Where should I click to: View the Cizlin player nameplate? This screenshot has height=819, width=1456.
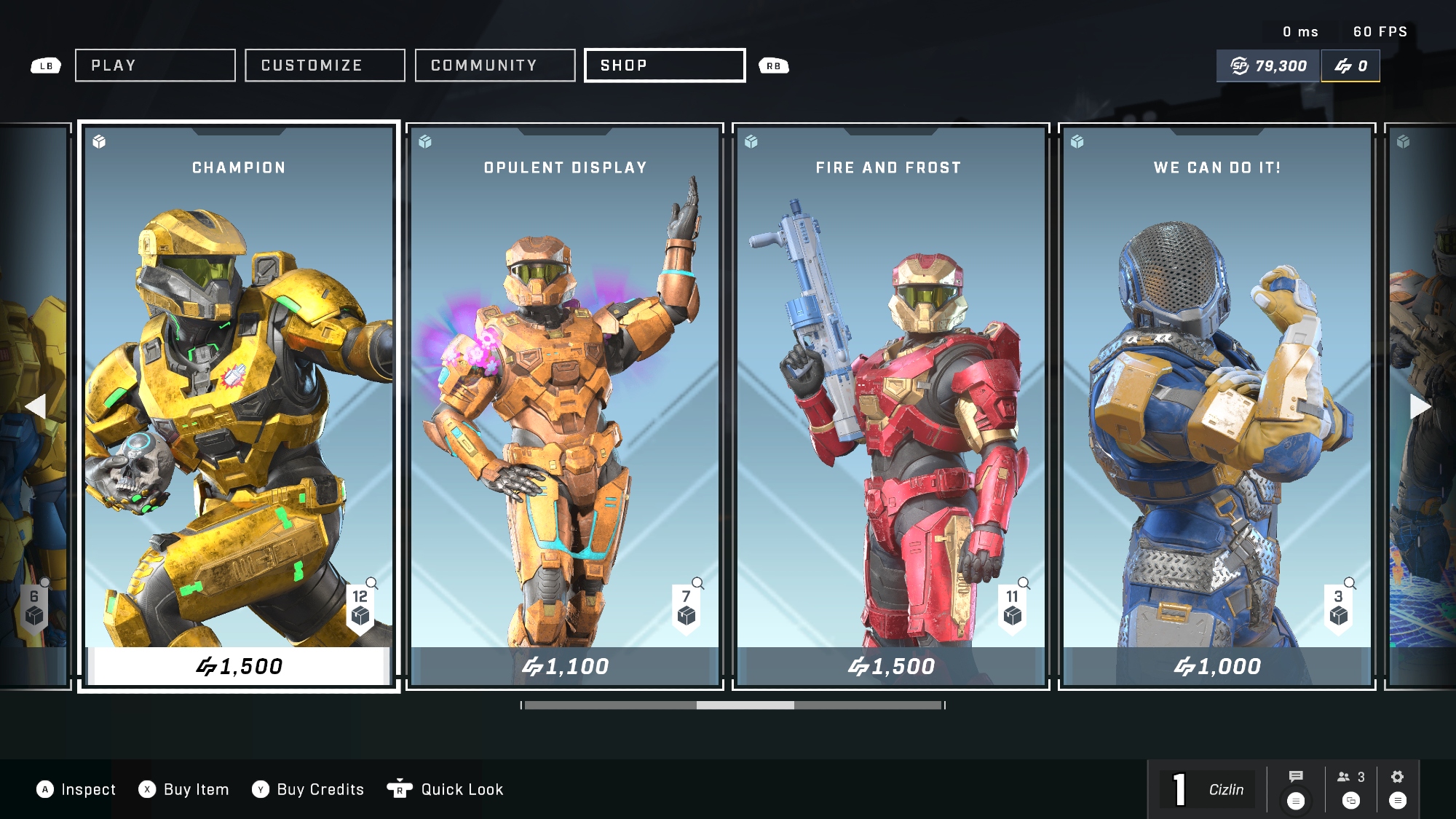pyautogui.click(x=1226, y=790)
